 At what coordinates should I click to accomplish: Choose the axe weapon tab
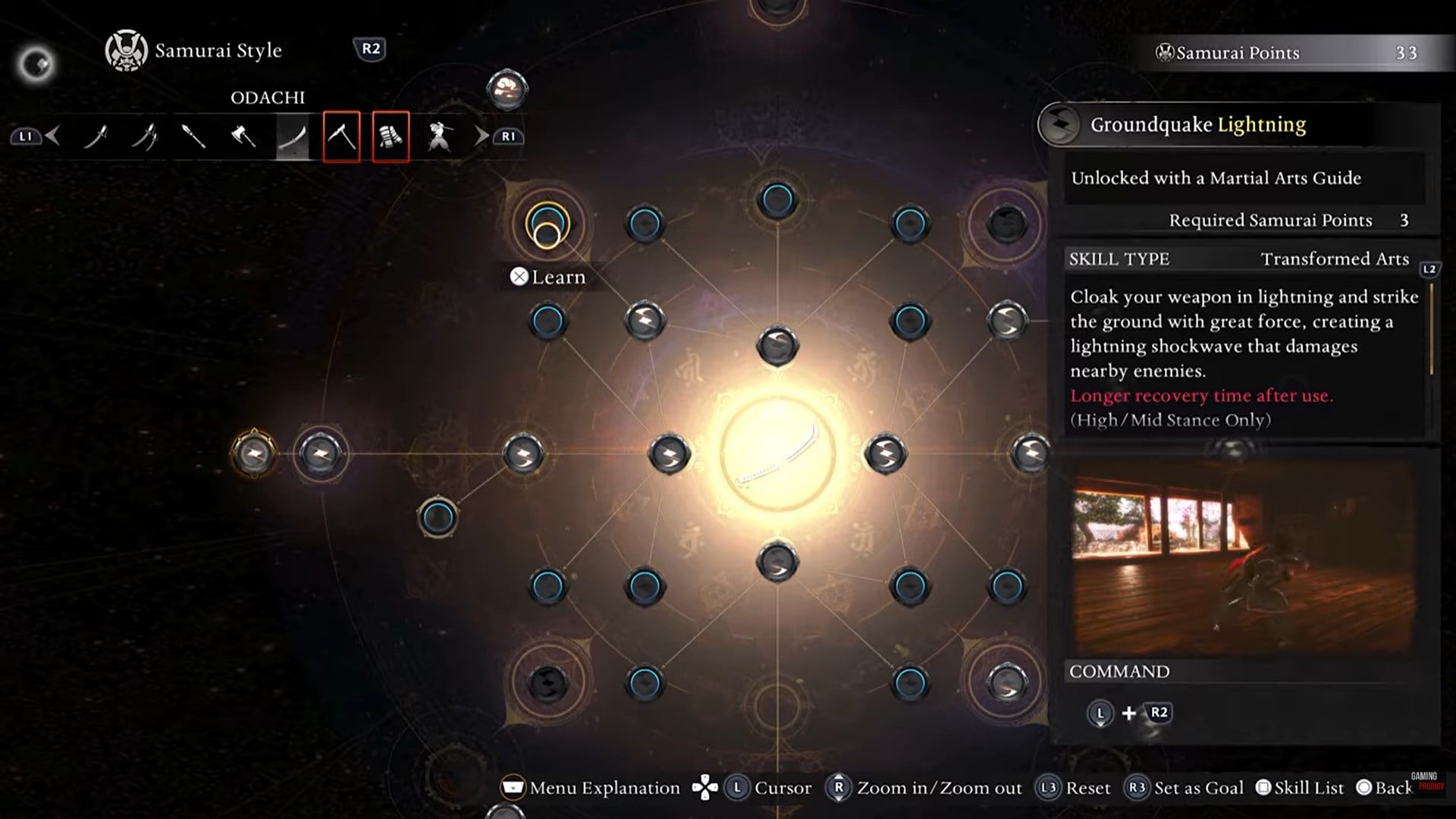[243, 137]
